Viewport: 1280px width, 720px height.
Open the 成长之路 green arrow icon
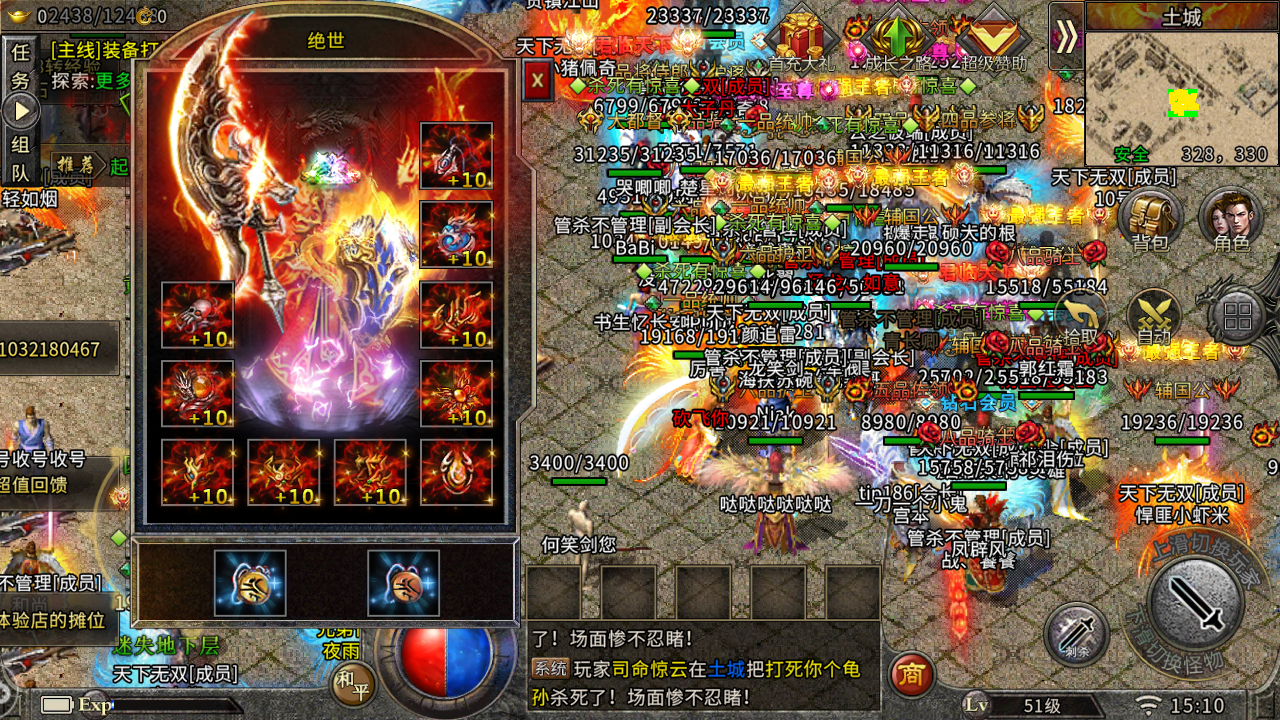(x=898, y=33)
